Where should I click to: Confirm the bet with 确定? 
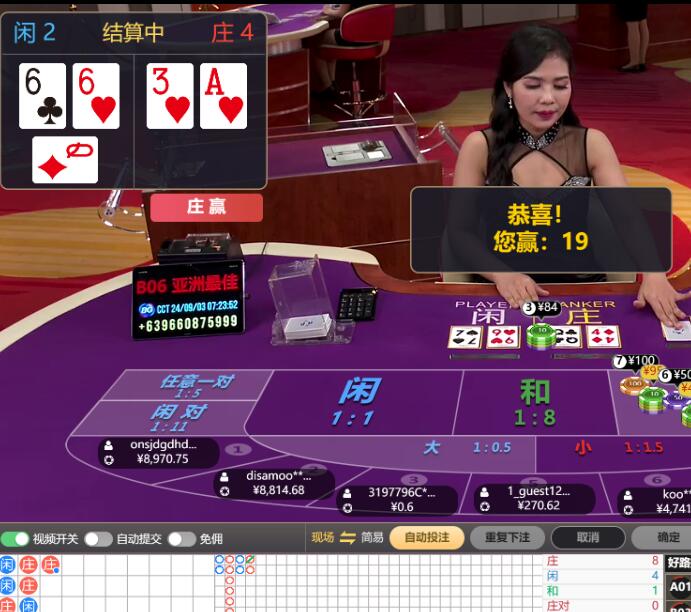pyautogui.click(x=668, y=538)
